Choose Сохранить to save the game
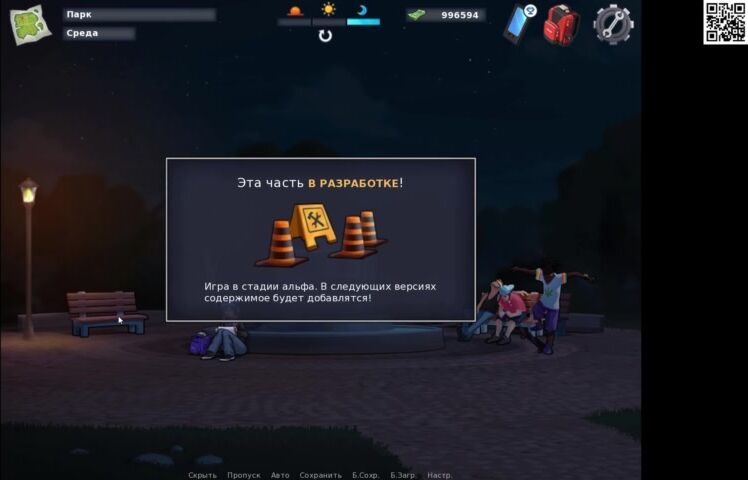This screenshot has width=748, height=480. click(320, 475)
